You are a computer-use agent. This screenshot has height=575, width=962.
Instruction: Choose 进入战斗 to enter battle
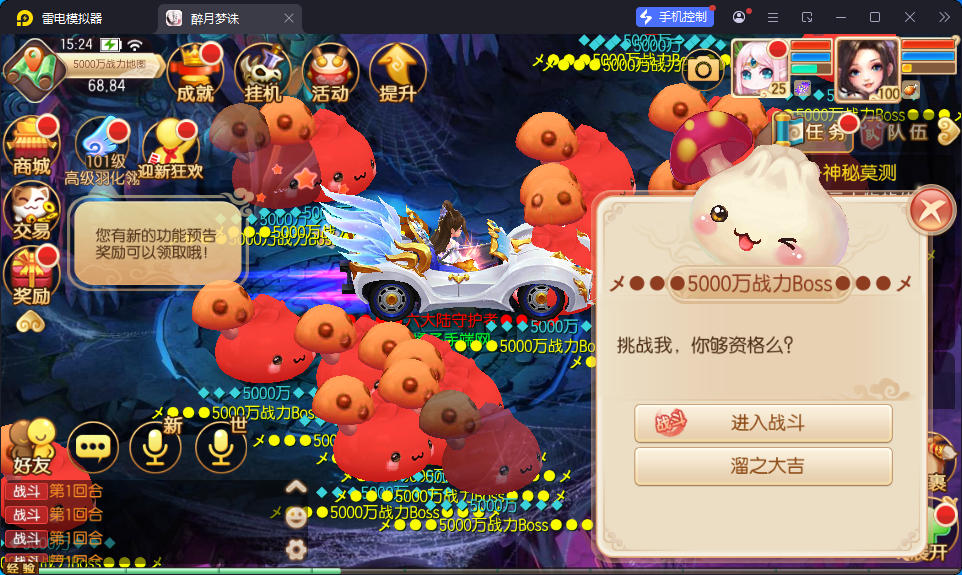pyautogui.click(x=763, y=423)
